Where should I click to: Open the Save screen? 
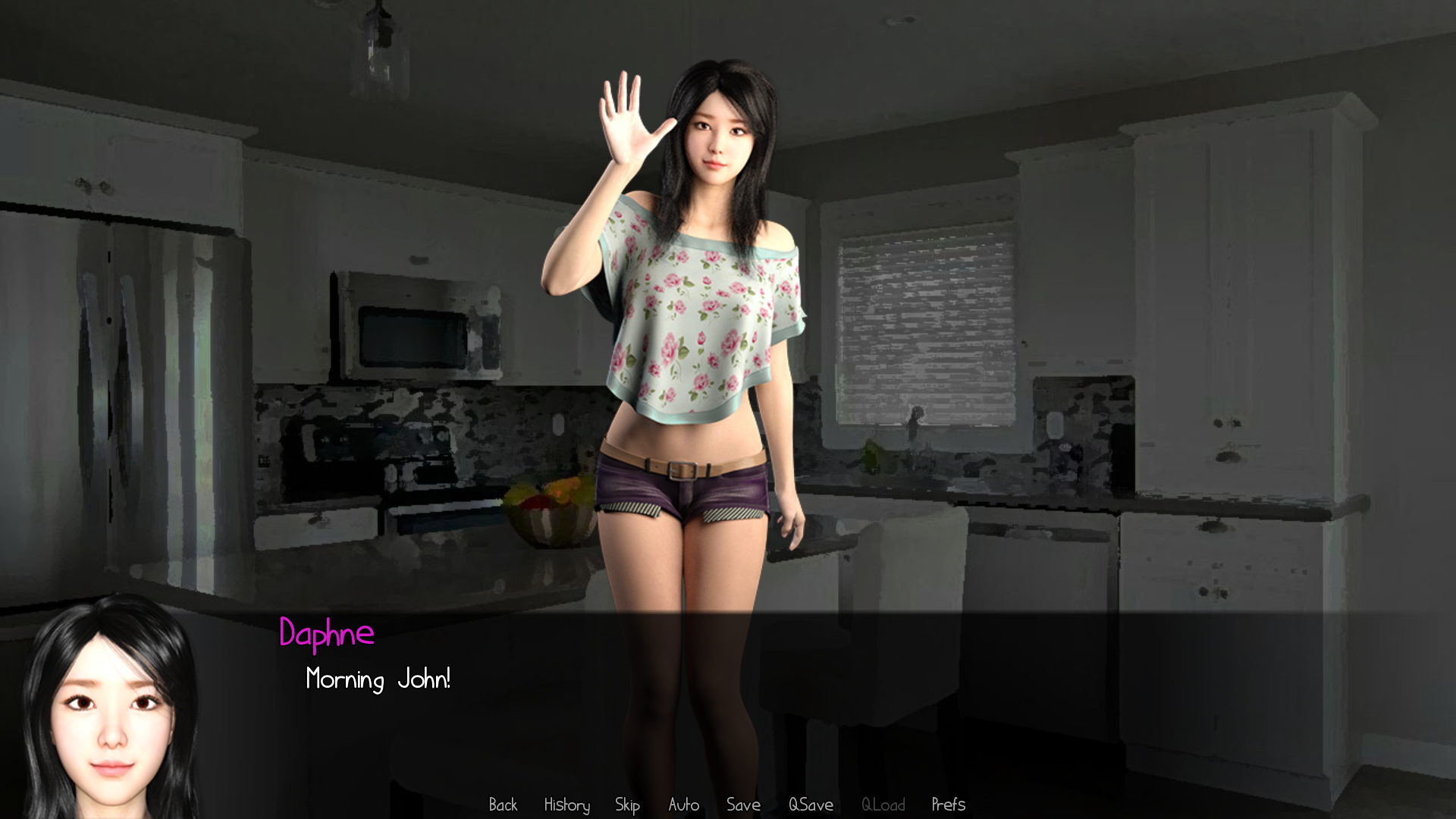743,805
